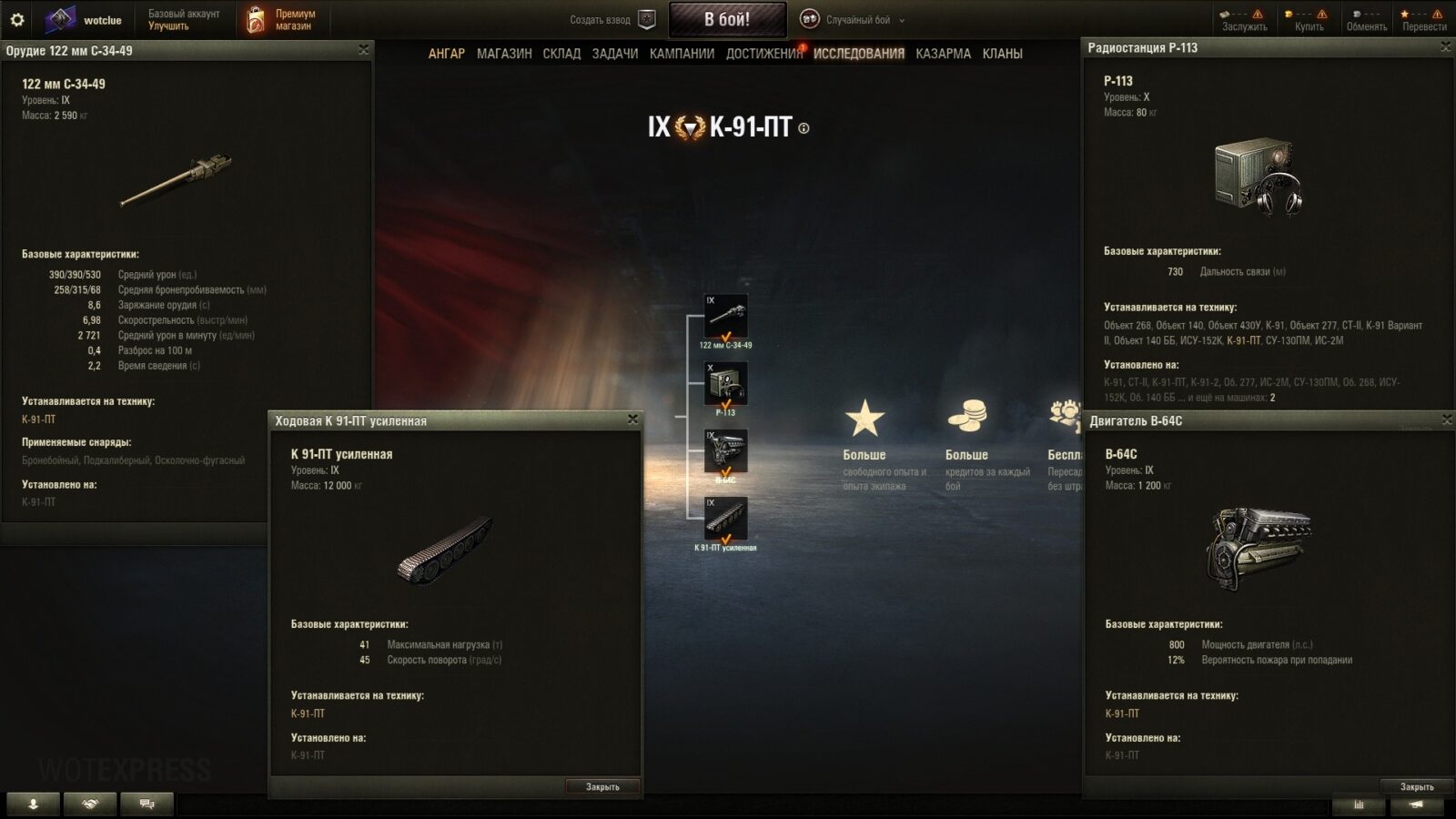Open the Случайный бой battle mode dropdown
Screen dimensions: 1456x819
855,20
